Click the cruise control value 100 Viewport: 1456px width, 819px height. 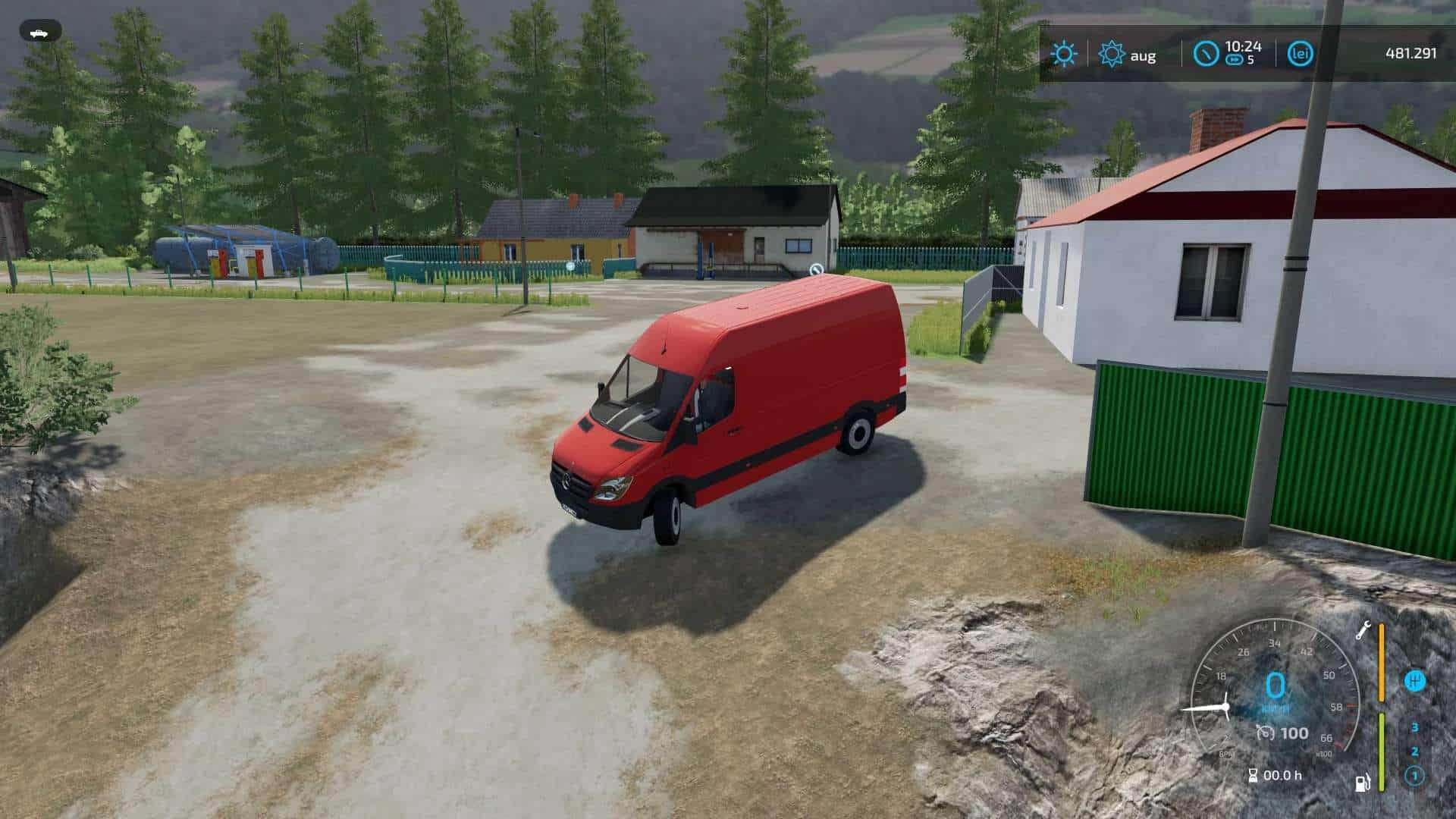pyautogui.click(x=1295, y=733)
